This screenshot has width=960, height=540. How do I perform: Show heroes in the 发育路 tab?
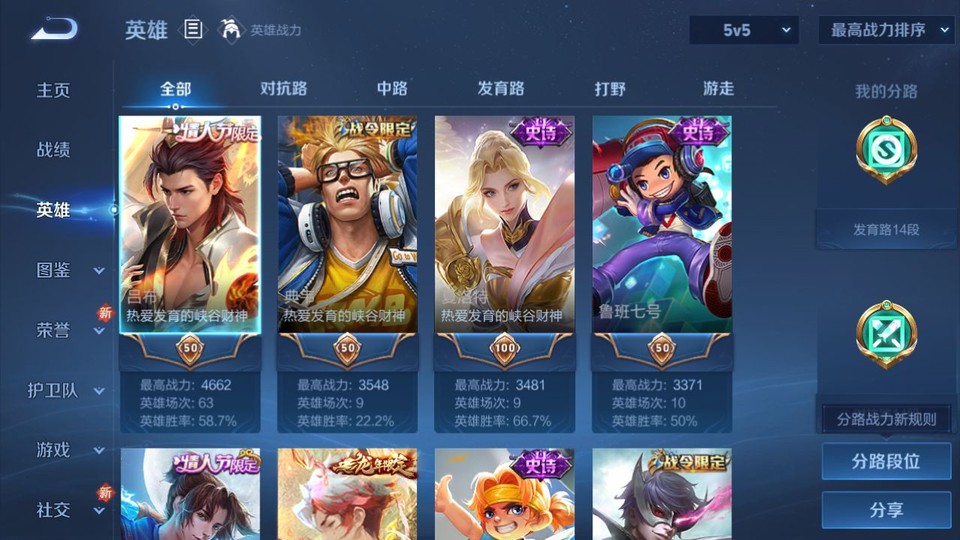(501, 88)
